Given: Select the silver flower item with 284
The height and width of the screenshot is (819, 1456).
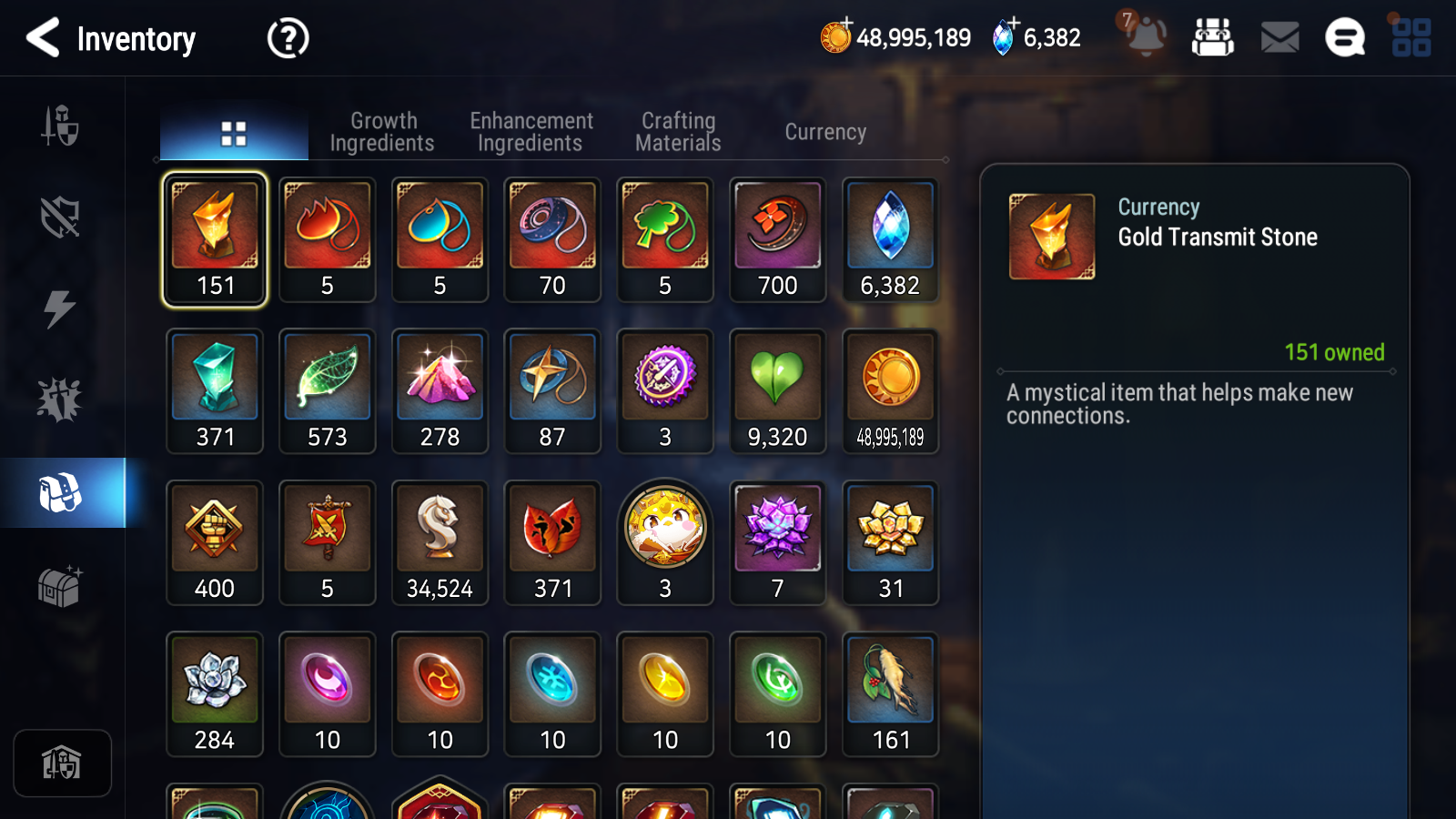Looking at the screenshot, I should (x=215, y=694).
